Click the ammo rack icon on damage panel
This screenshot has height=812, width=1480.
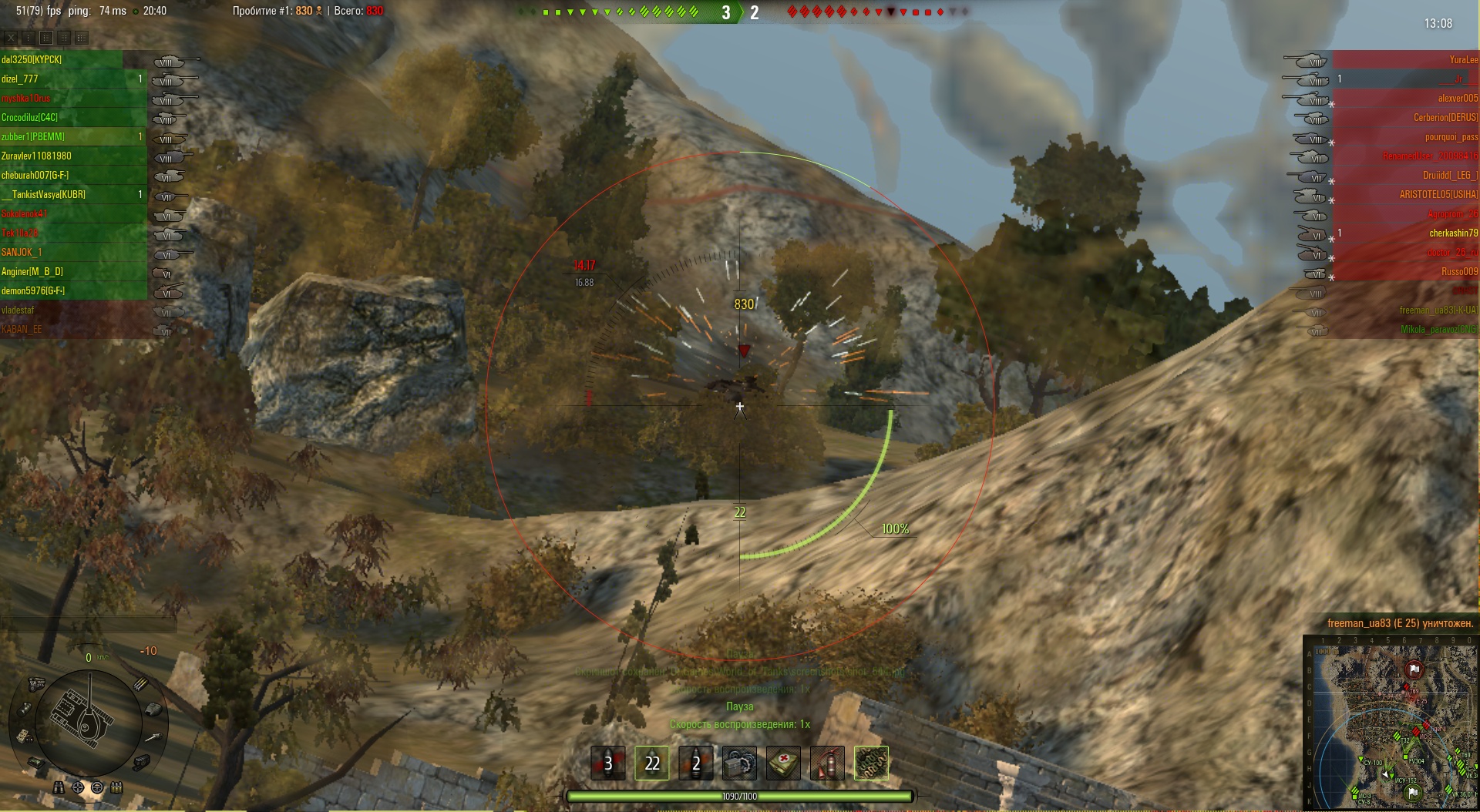141,683
